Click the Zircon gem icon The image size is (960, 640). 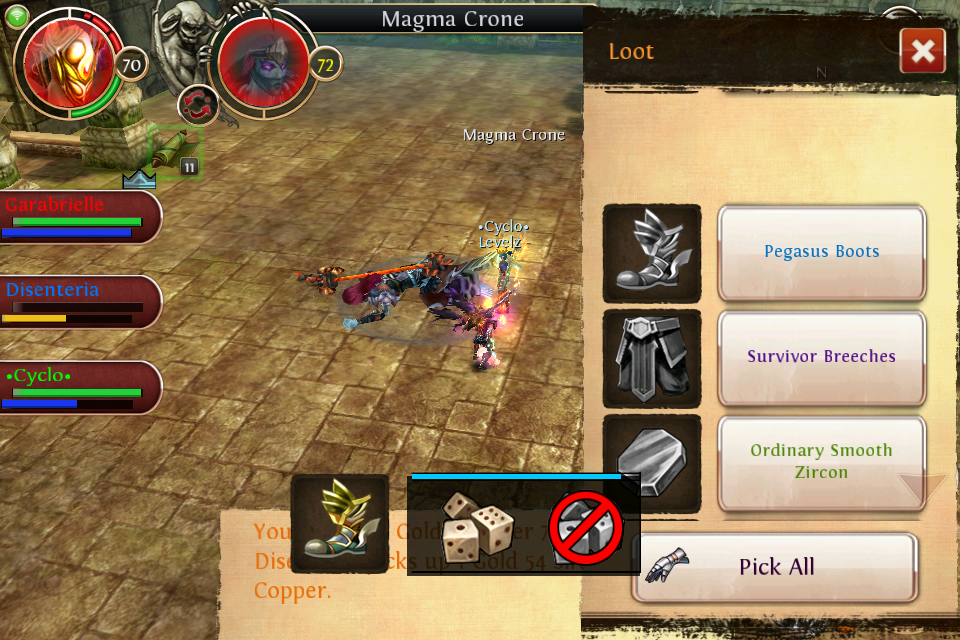[651, 463]
